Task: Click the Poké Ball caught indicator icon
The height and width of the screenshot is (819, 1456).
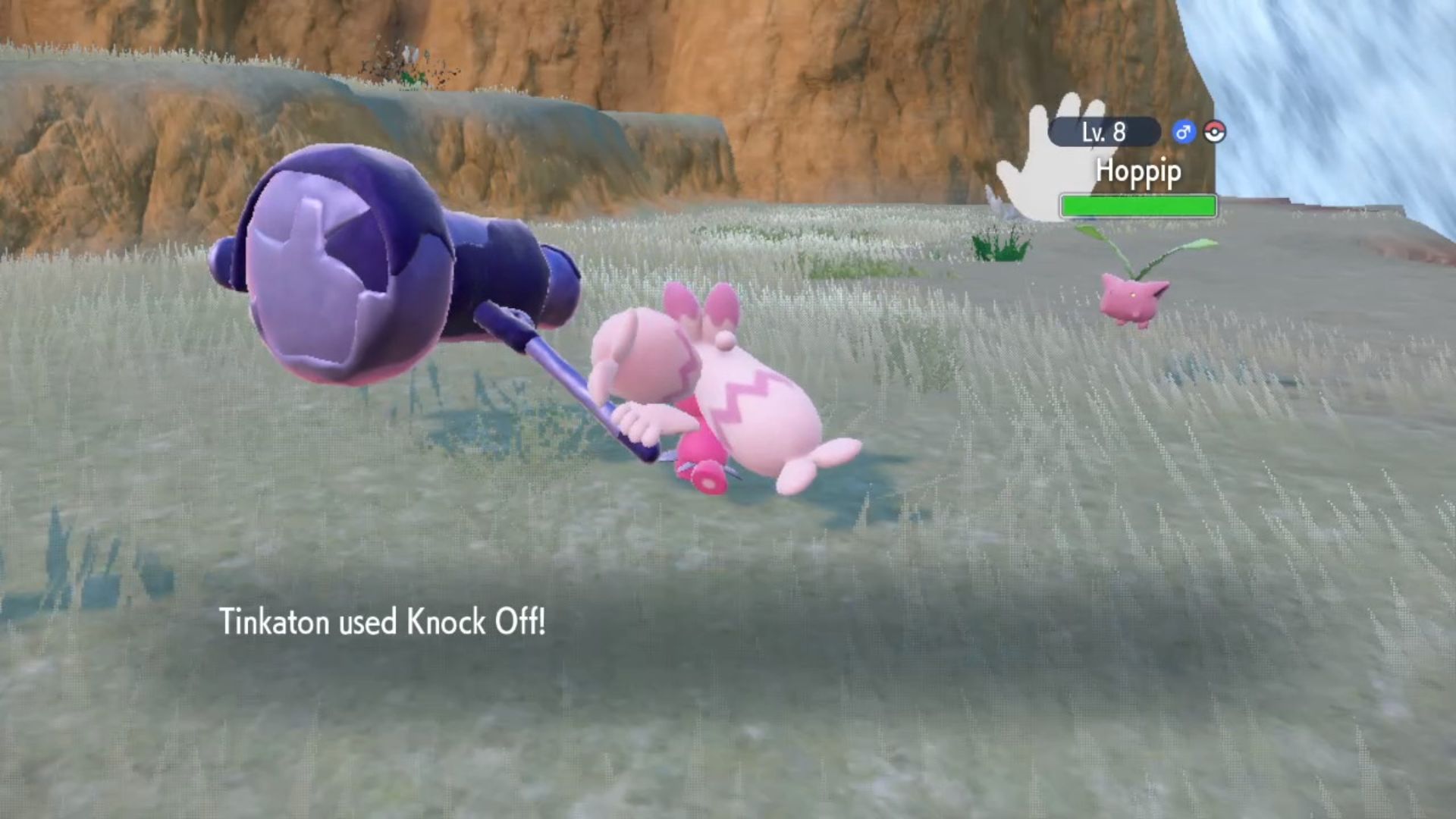Action: click(x=1216, y=131)
